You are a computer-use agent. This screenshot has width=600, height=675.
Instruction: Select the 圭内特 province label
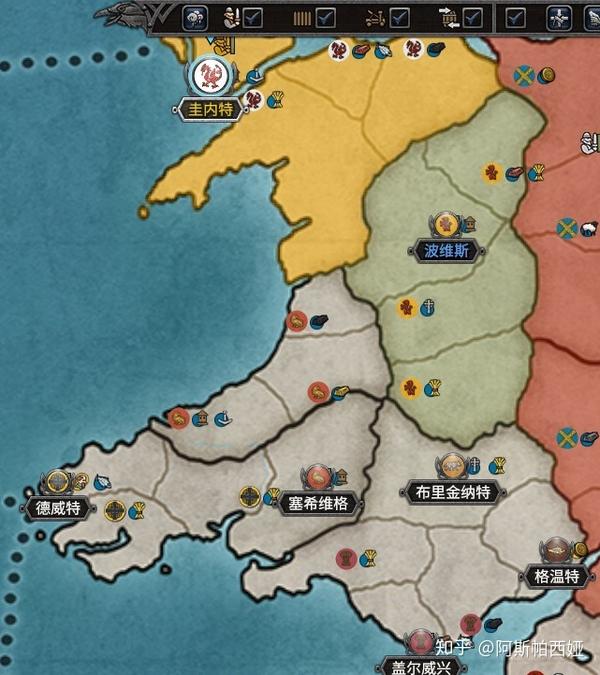[210, 109]
